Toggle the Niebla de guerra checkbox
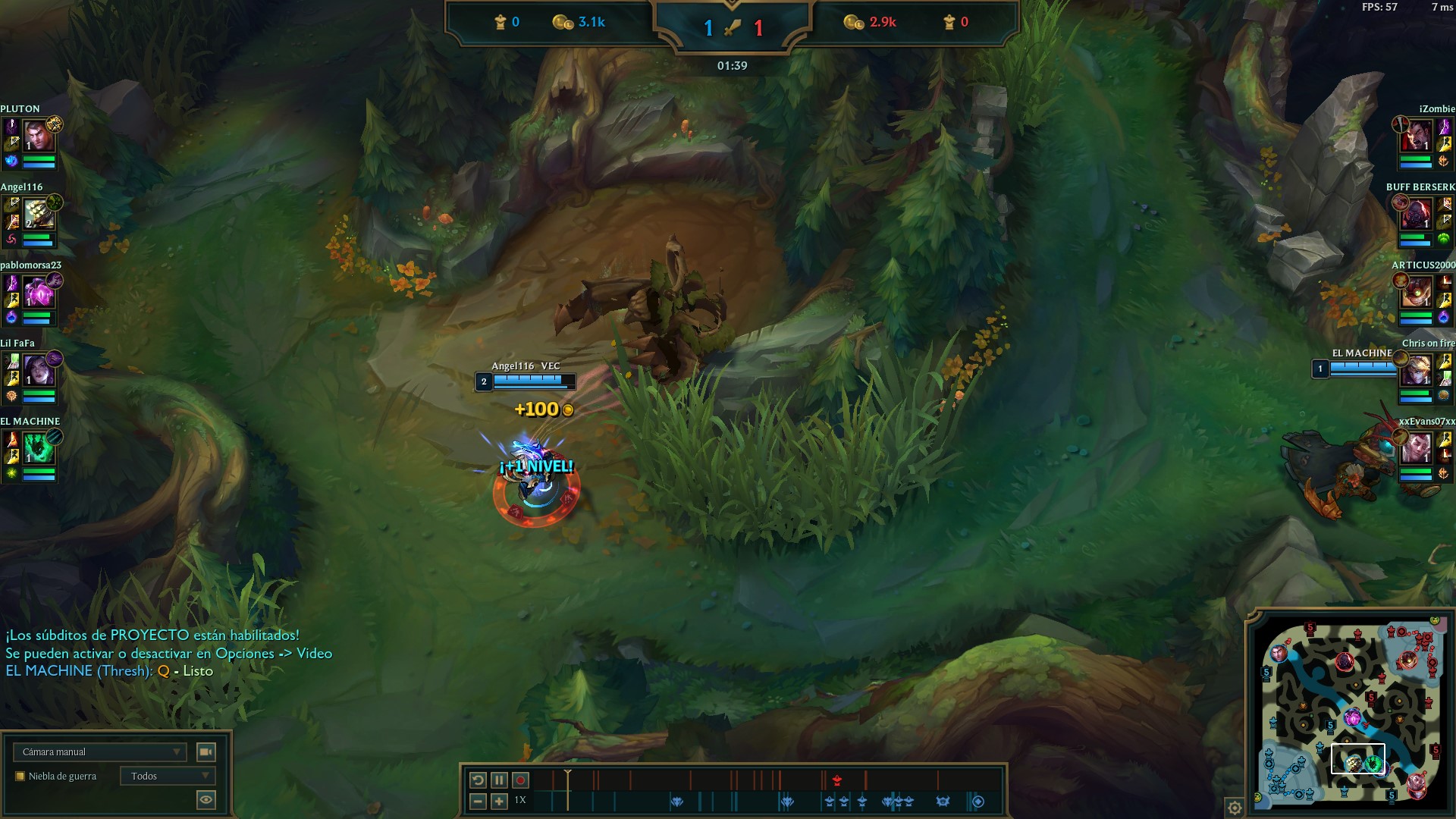The image size is (1456, 819). (20, 776)
